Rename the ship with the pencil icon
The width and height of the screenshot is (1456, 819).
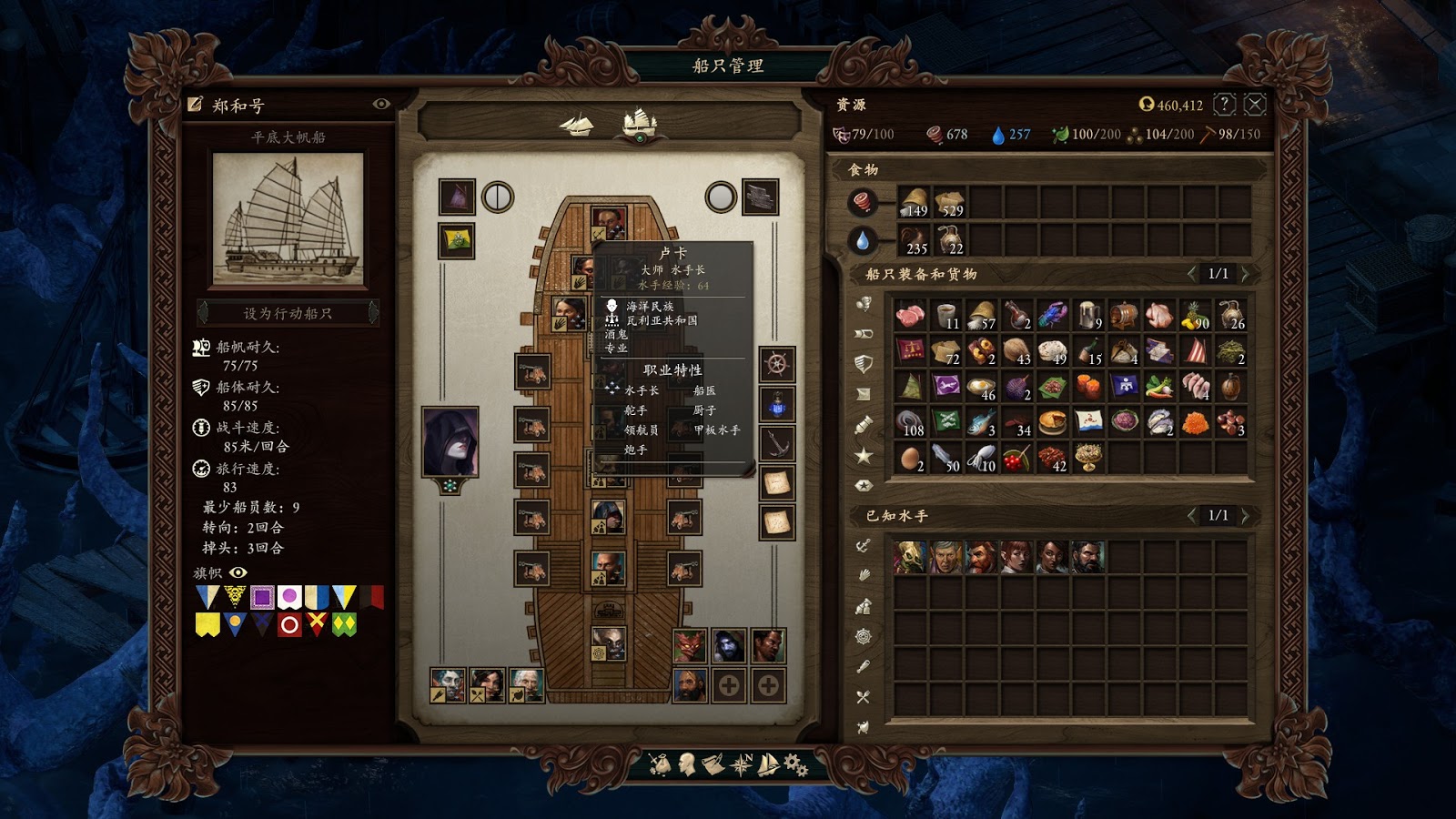click(195, 105)
